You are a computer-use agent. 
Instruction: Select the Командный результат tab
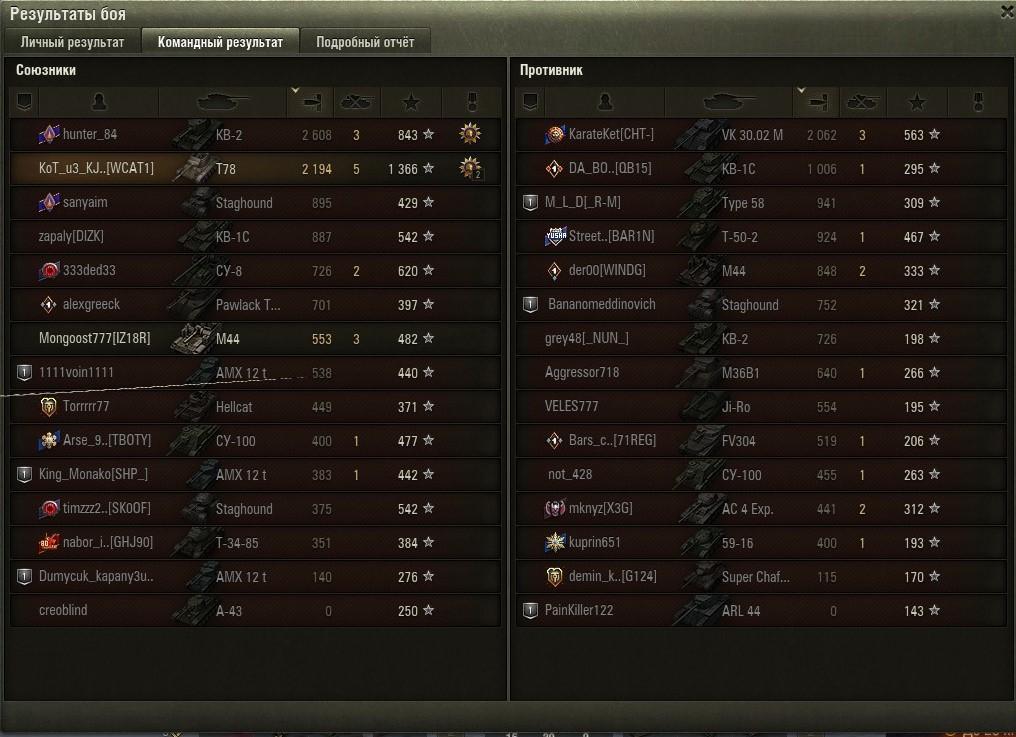[x=221, y=42]
